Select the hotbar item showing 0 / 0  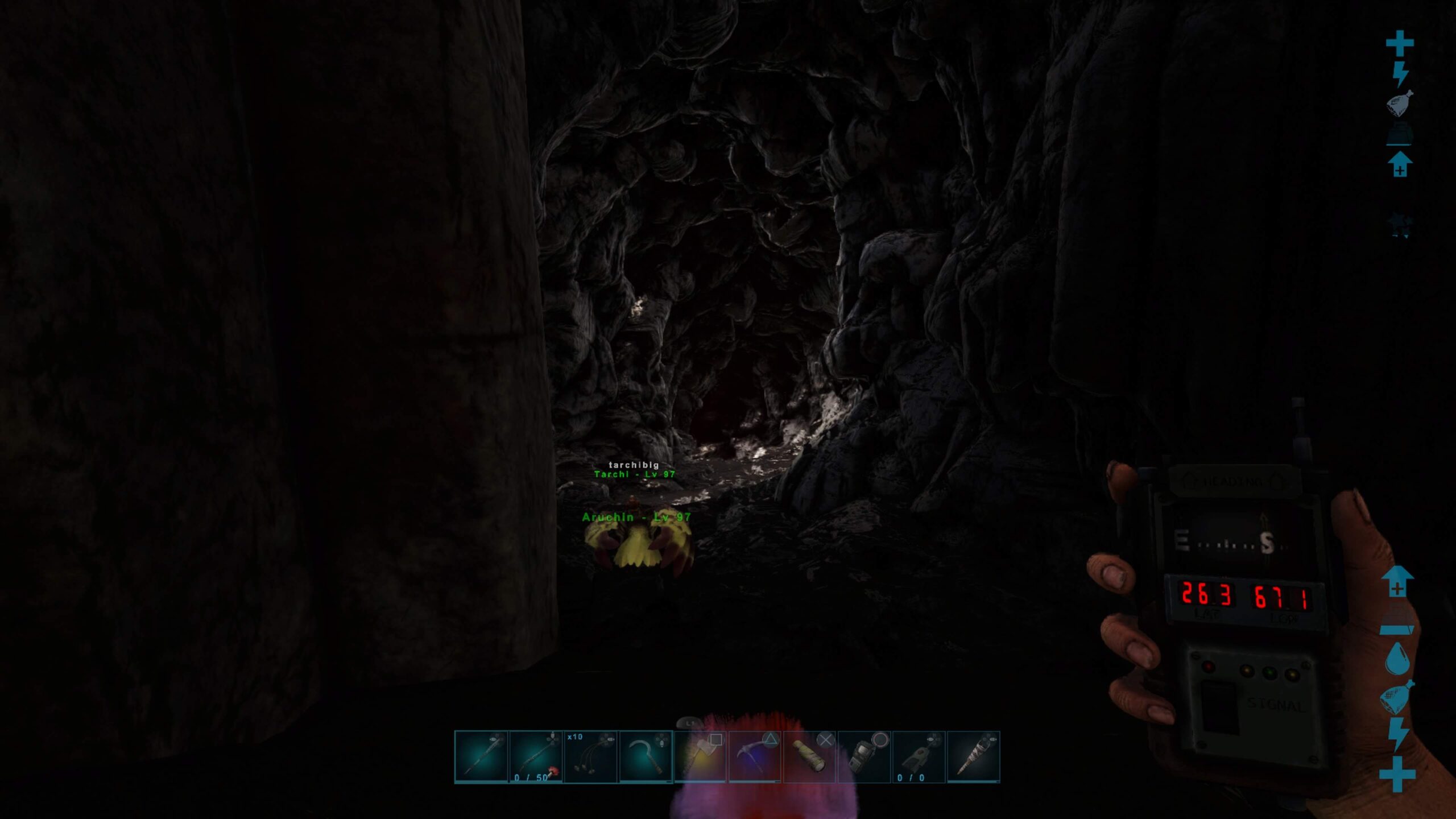pyautogui.click(x=919, y=757)
